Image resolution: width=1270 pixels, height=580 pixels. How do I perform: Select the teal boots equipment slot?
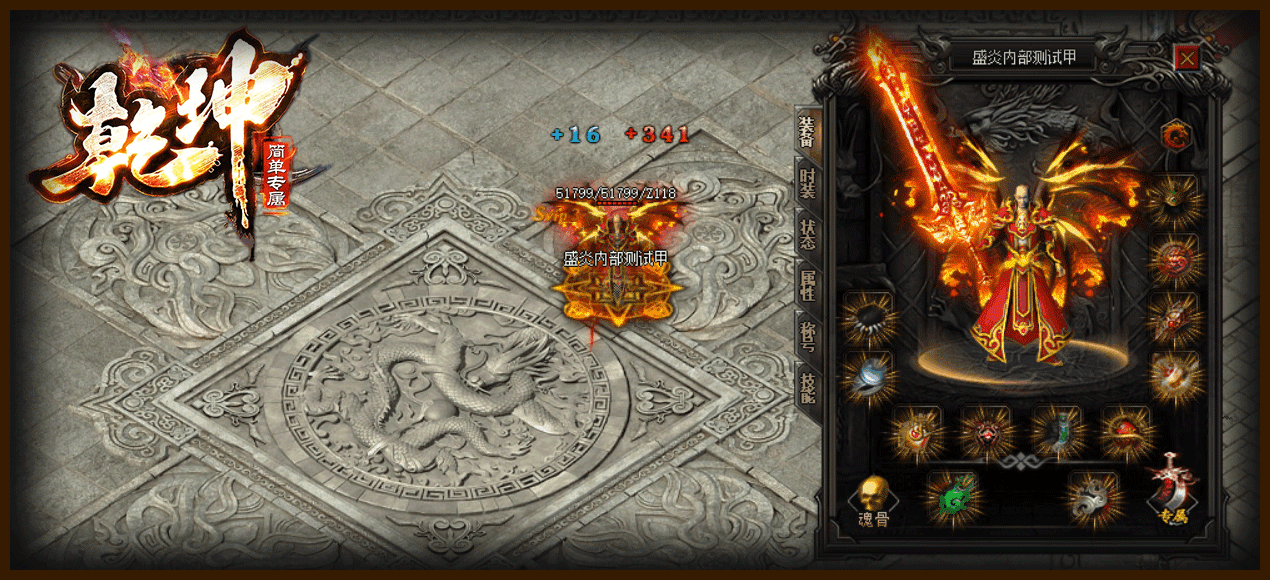coord(1057,432)
